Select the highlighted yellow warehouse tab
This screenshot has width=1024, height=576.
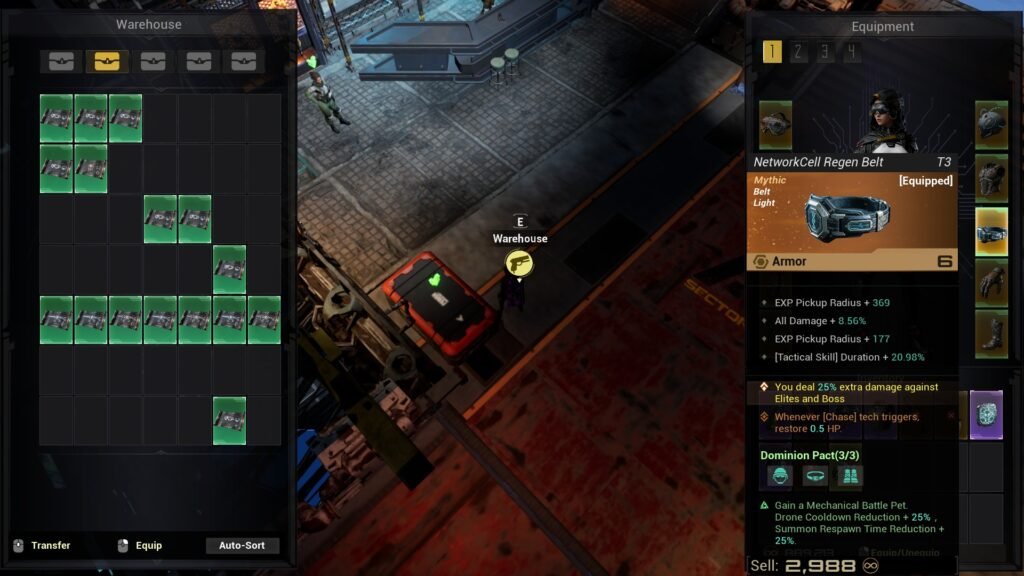tap(107, 62)
